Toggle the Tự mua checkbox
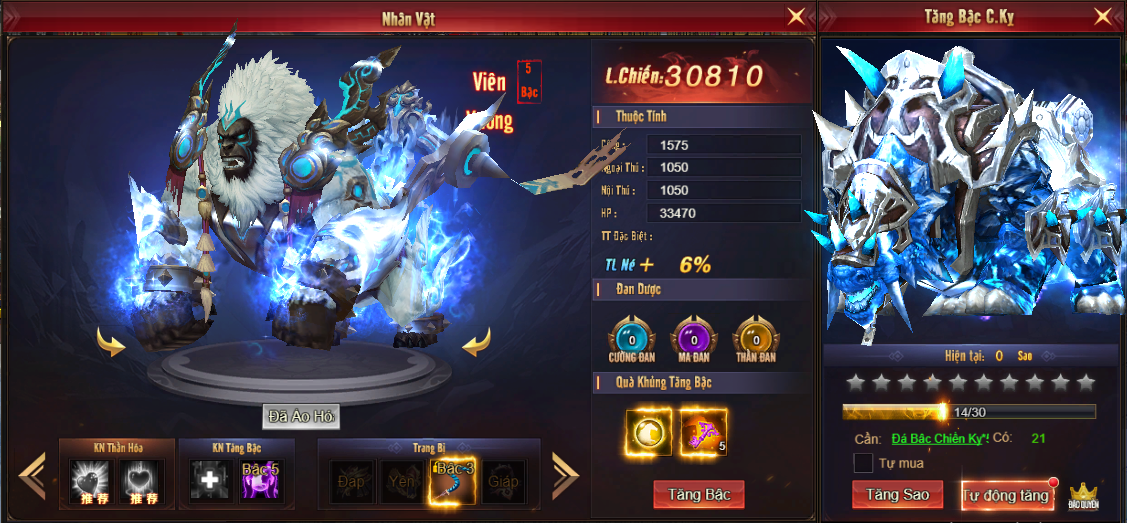1127x523 pixels. pyautogui.click(x=863, y=463)
